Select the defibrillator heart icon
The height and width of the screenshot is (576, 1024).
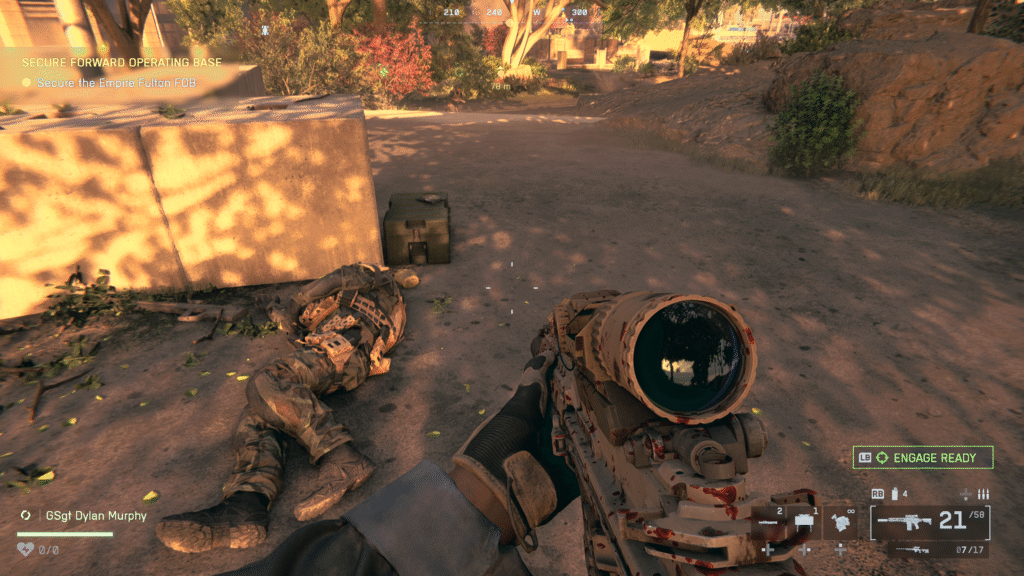click(x=26, y=548)
